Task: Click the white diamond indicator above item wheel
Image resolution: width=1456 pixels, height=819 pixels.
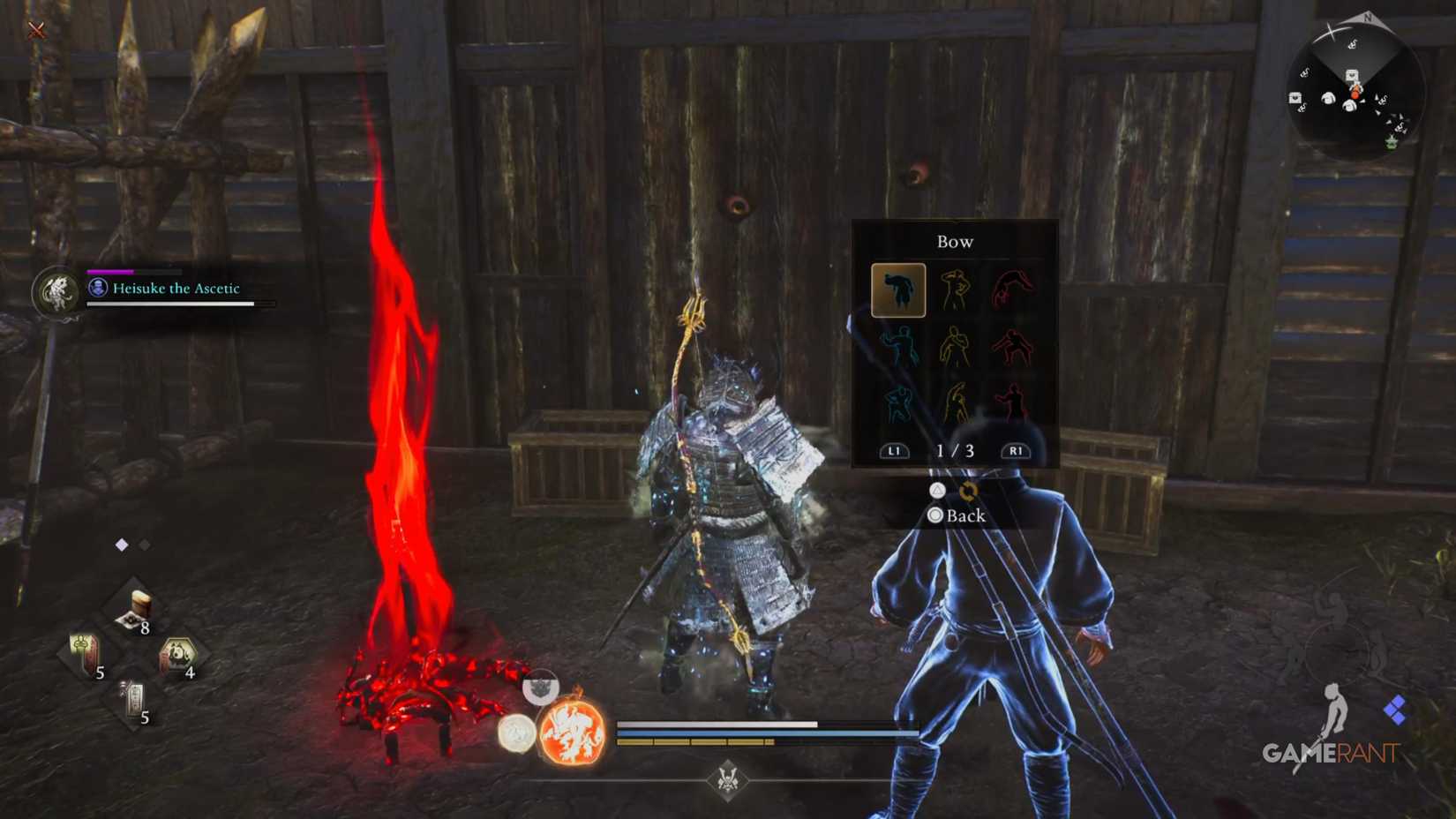Action: 121,544
